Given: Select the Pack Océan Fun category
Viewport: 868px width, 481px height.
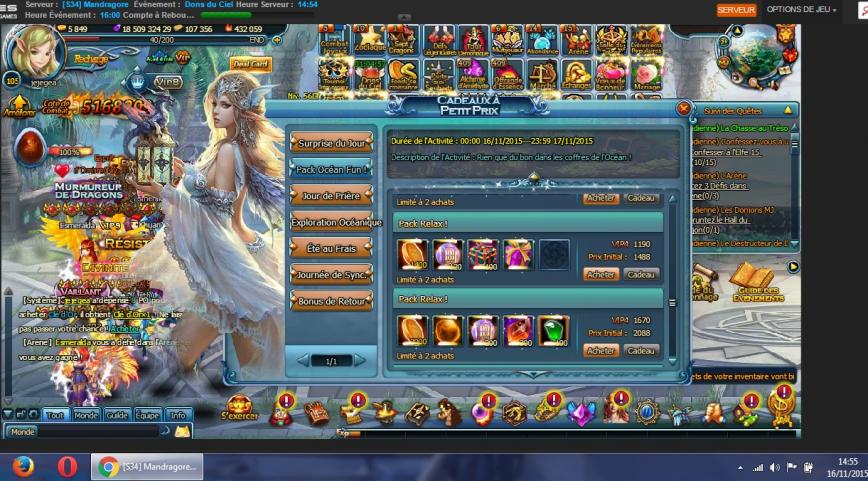Looking at the screenshot, I should (330, 169).
